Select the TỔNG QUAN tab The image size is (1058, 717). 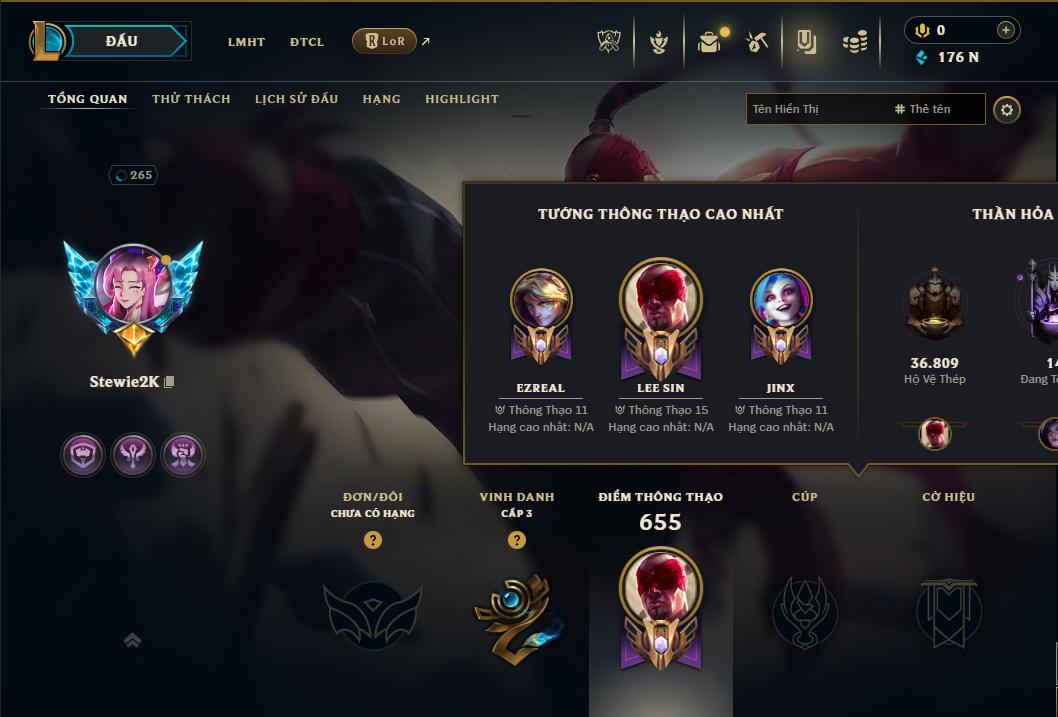pos(88,99)
